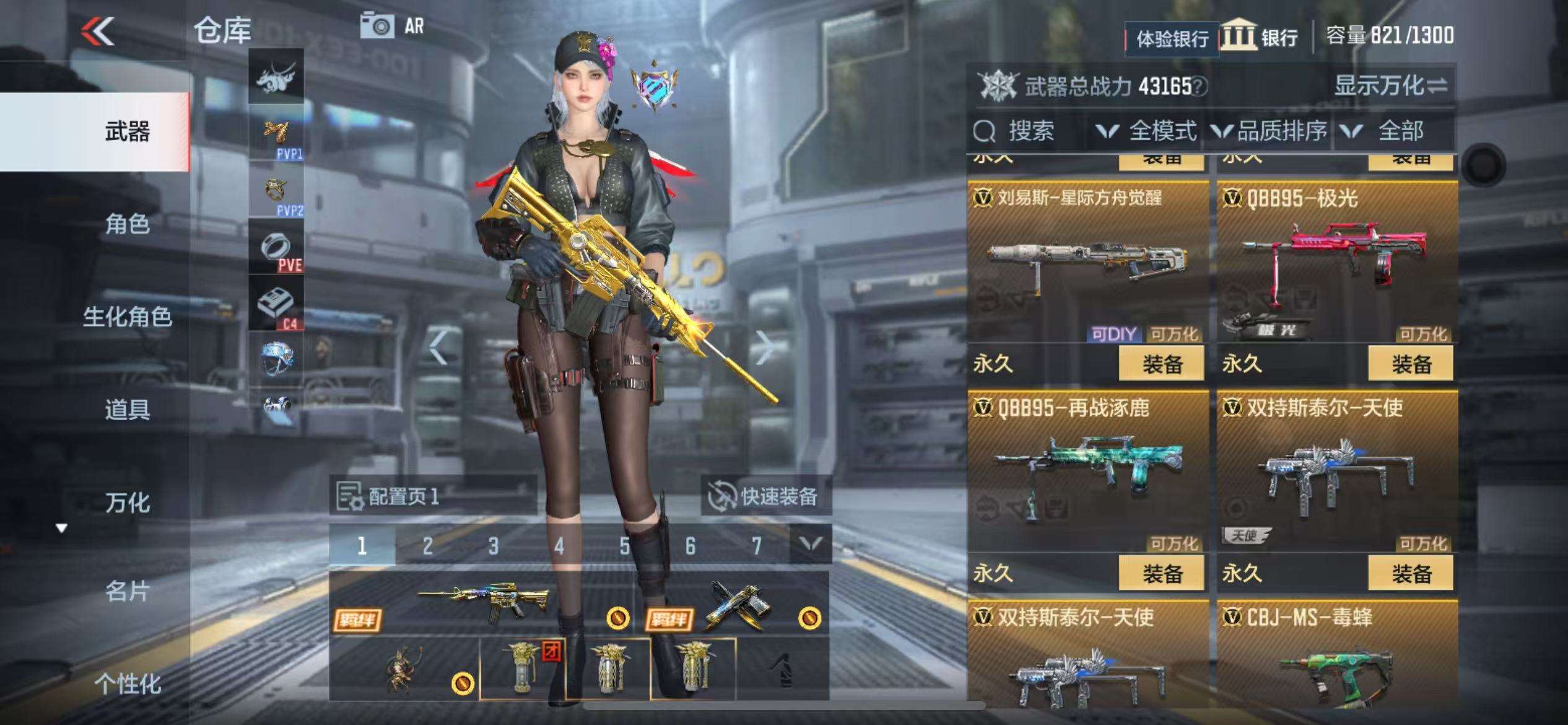The height and width of the screenshot is (725, 1568).
Task: Open the 生化角色 category
Action: (127, 317)
